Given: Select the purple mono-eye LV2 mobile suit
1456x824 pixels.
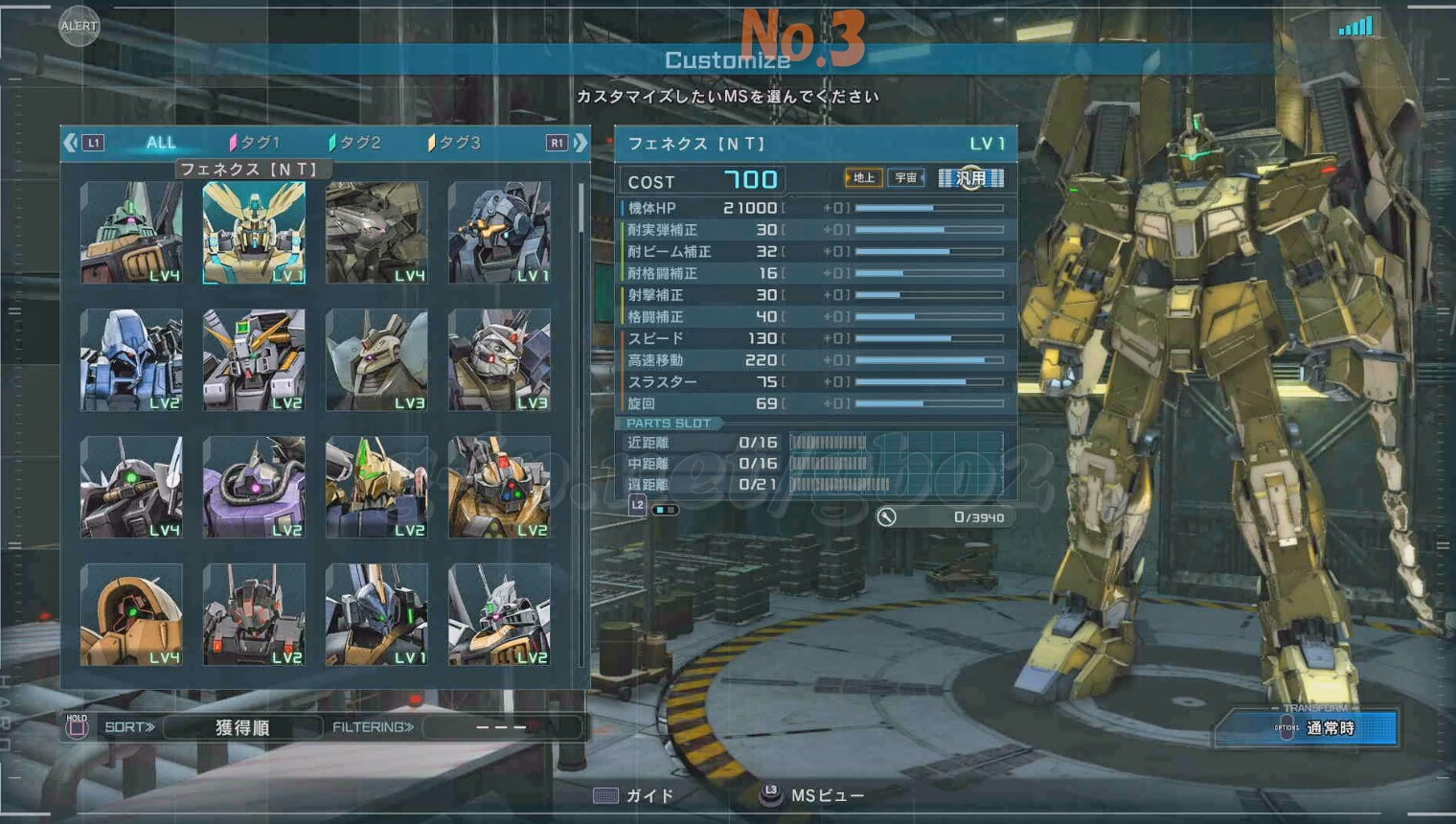Looking at the screenshot, I should tap(254, 487).
